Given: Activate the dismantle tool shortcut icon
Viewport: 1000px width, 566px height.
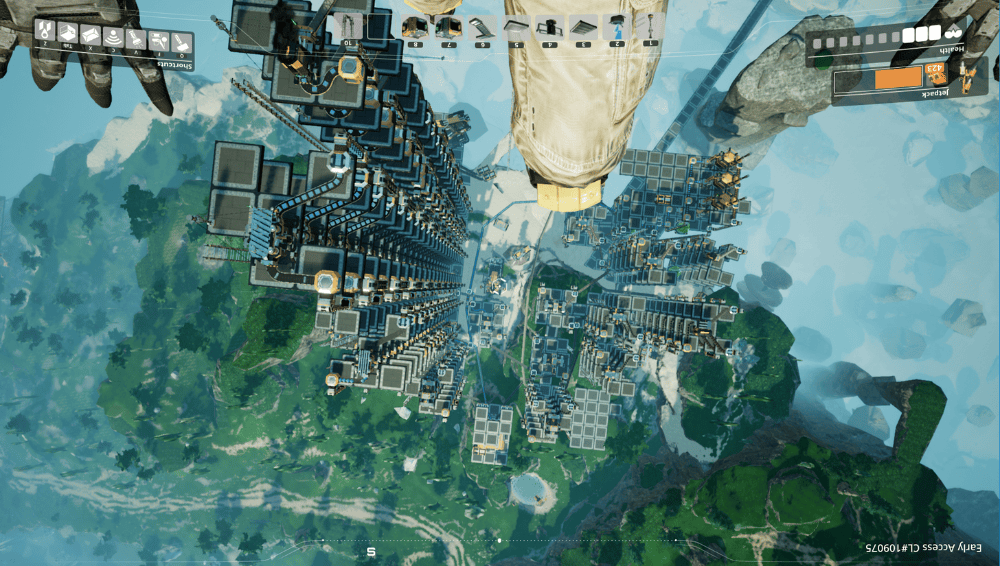Looking at the screenshot, I should (159, 39).
